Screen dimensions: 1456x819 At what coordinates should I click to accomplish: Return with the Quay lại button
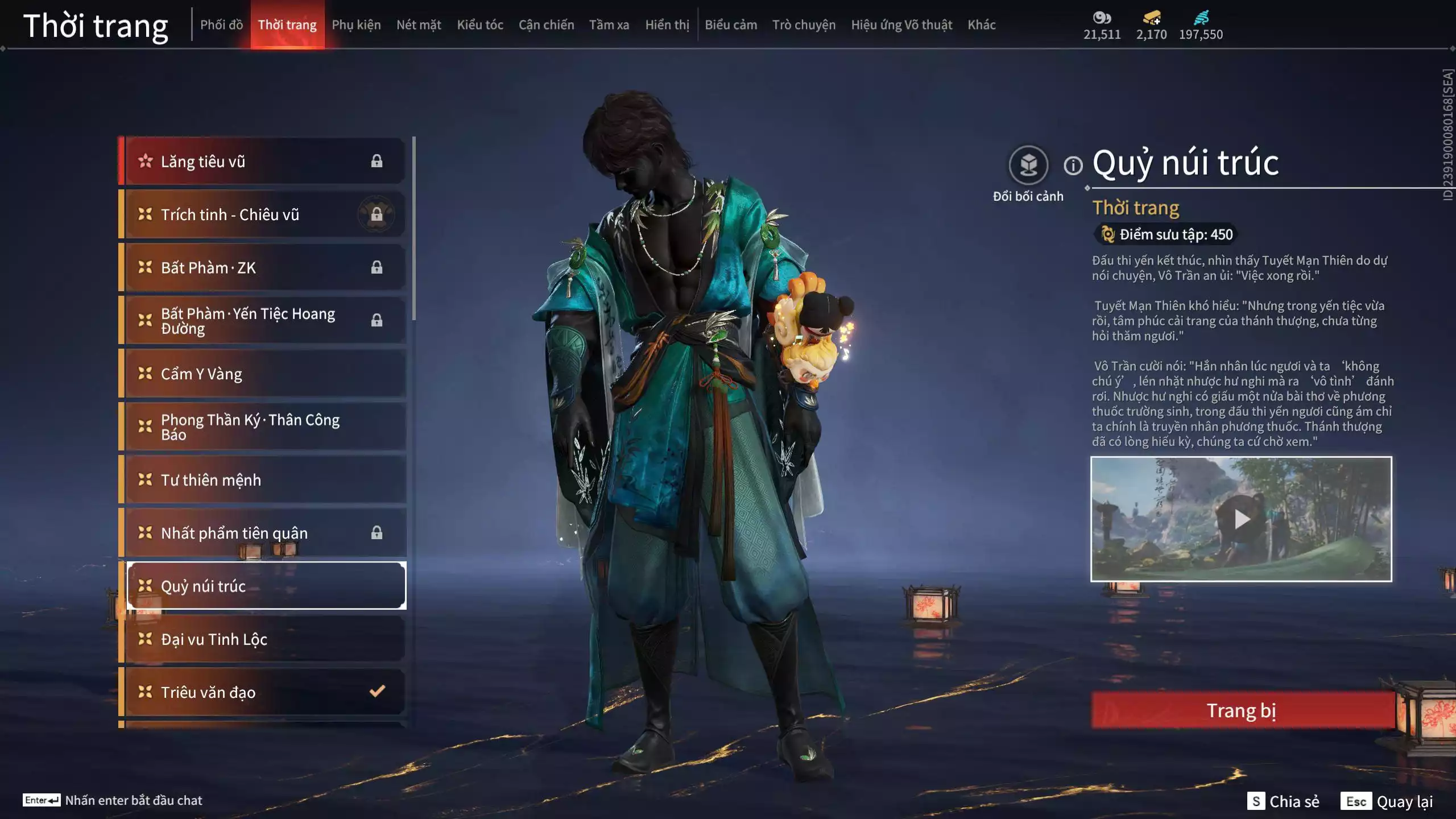click(1388, 801)
